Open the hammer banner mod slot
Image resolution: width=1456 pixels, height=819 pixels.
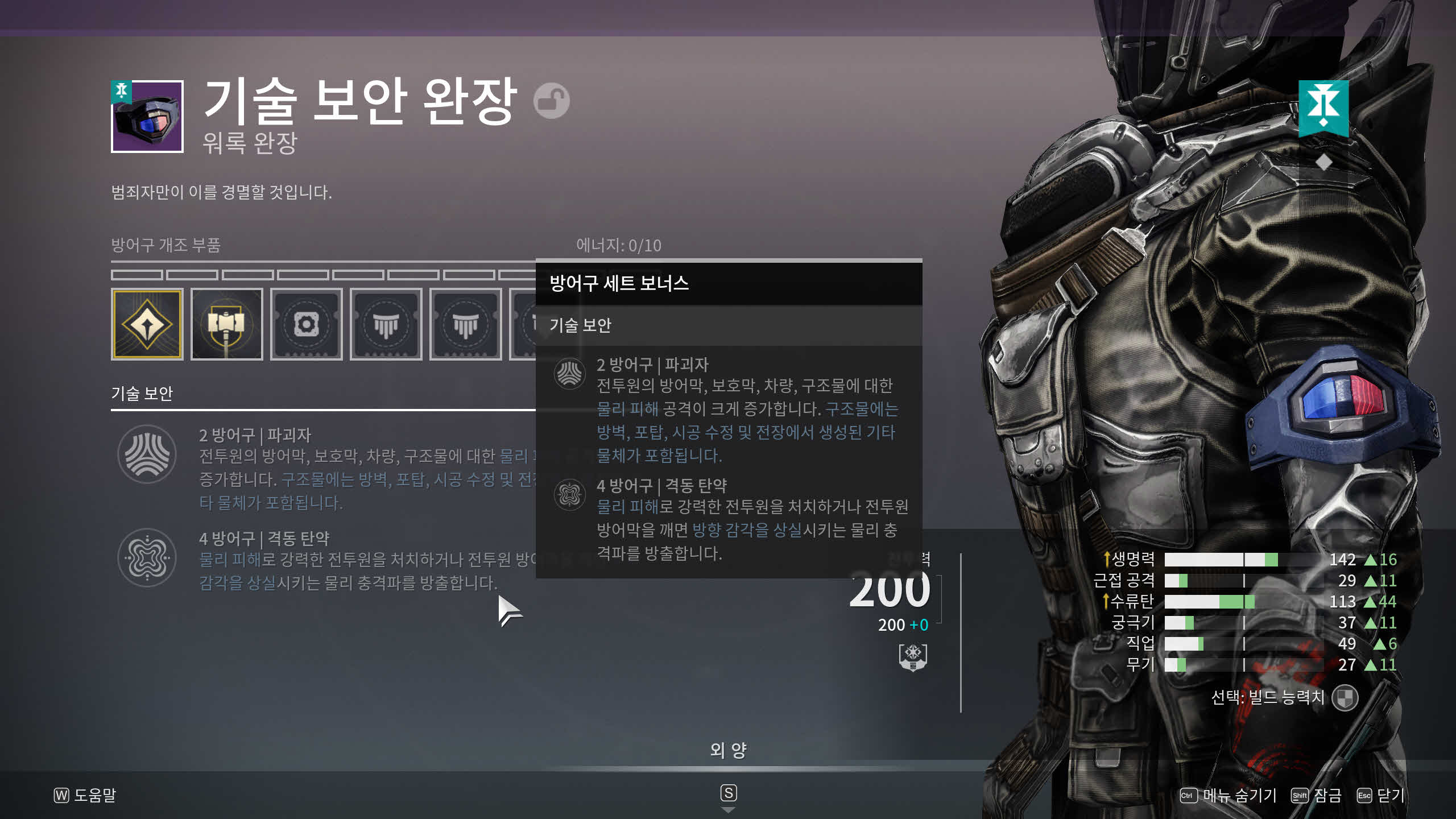[x=226, y=325]
